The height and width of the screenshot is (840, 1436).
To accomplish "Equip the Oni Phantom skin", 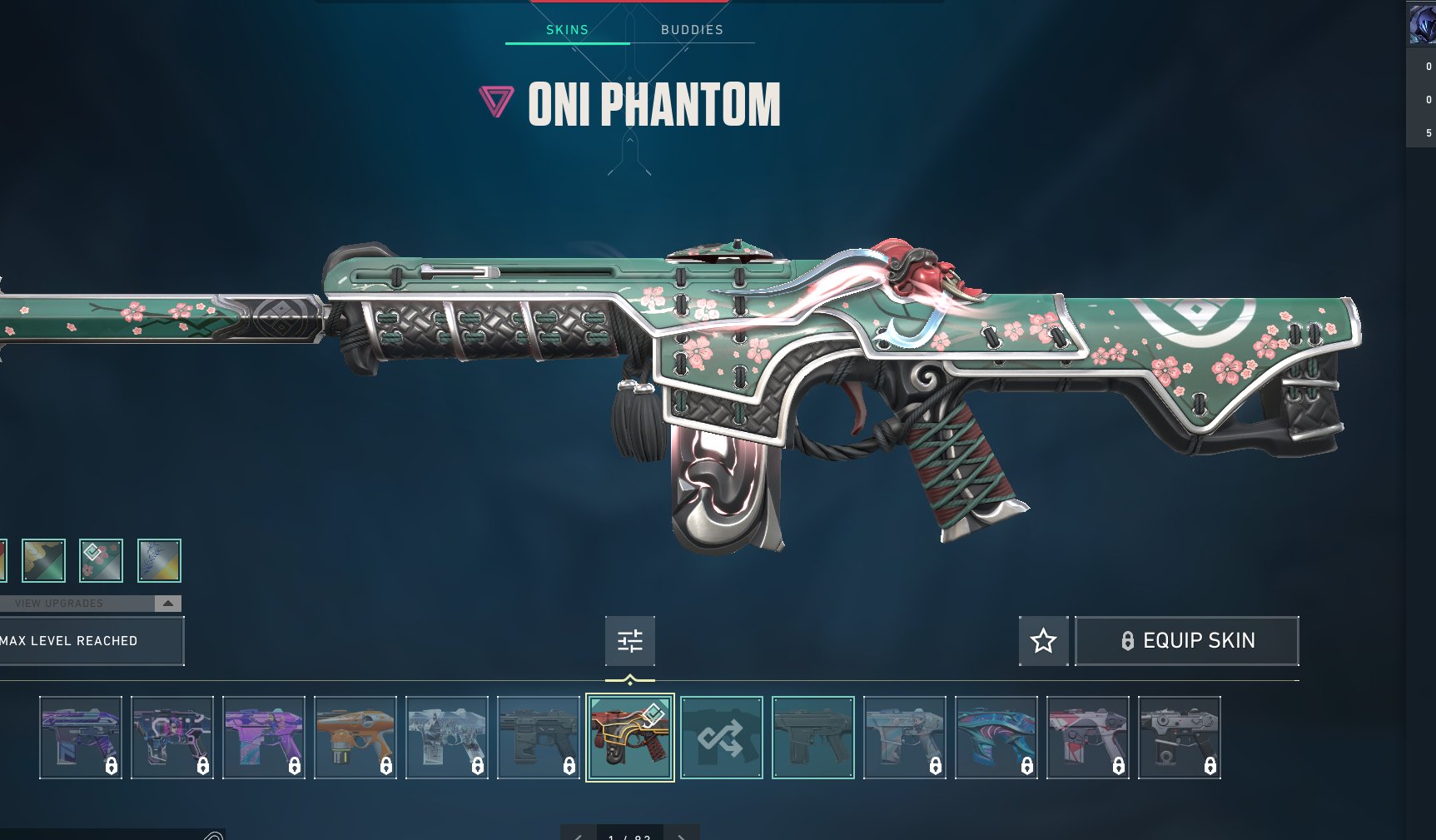I will click(x=1186, y=640).
